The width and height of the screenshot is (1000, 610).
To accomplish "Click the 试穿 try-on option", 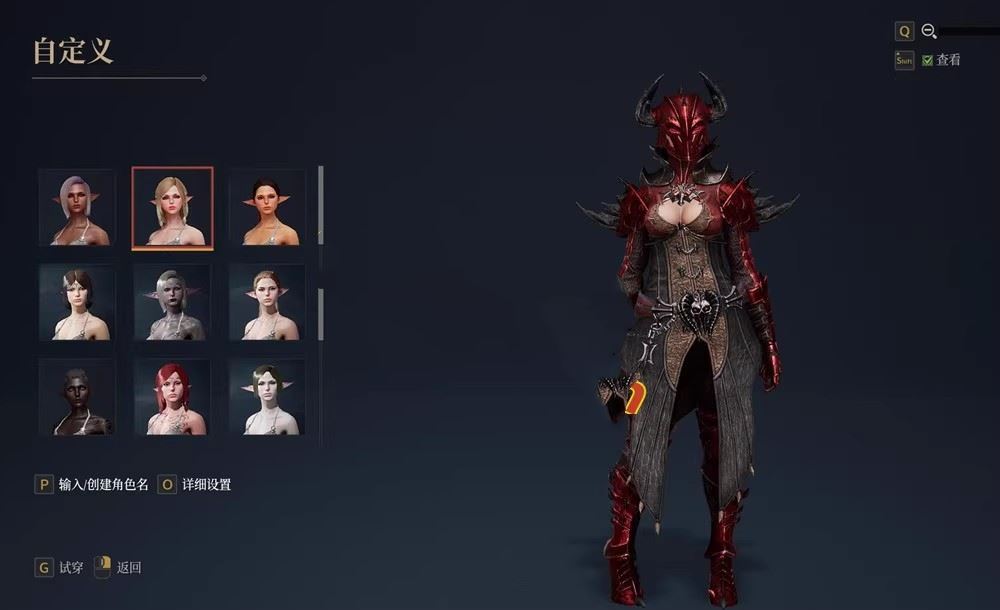I will pyautogui.click(x=59, y=568).
